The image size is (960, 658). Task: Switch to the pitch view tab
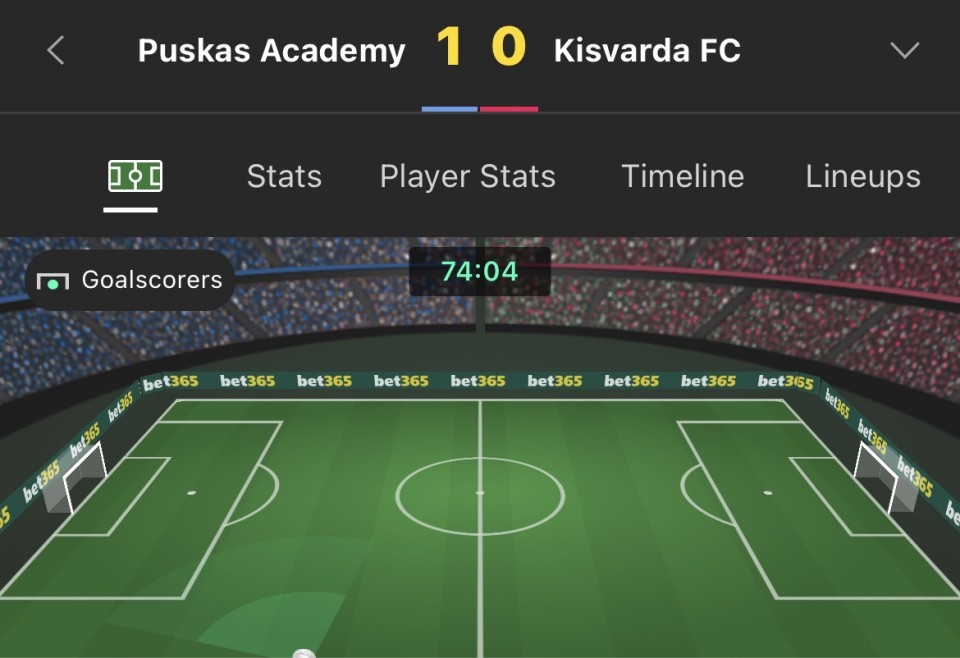[x=135, y=178]
